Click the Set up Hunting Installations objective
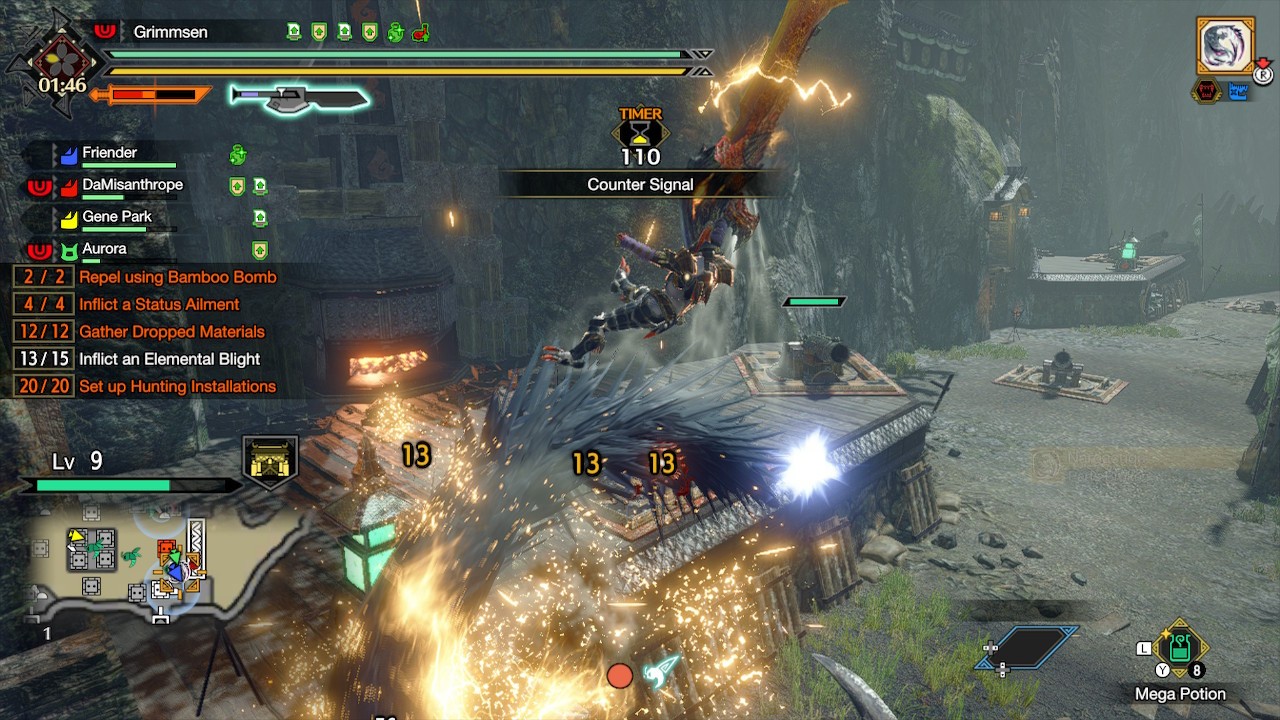The height and width of the screenshot is (720, 1280). pos(177,386)
